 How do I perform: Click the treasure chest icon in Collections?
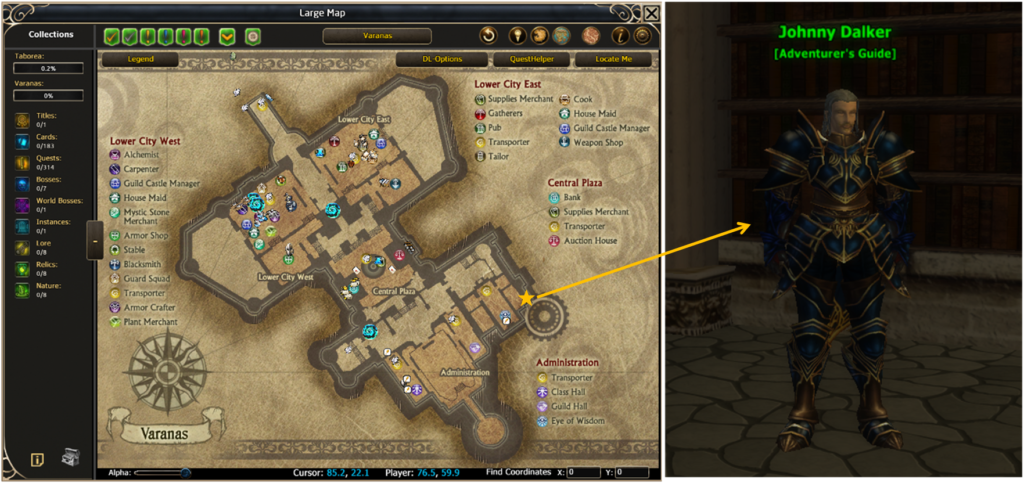click(x=72, y=458)
